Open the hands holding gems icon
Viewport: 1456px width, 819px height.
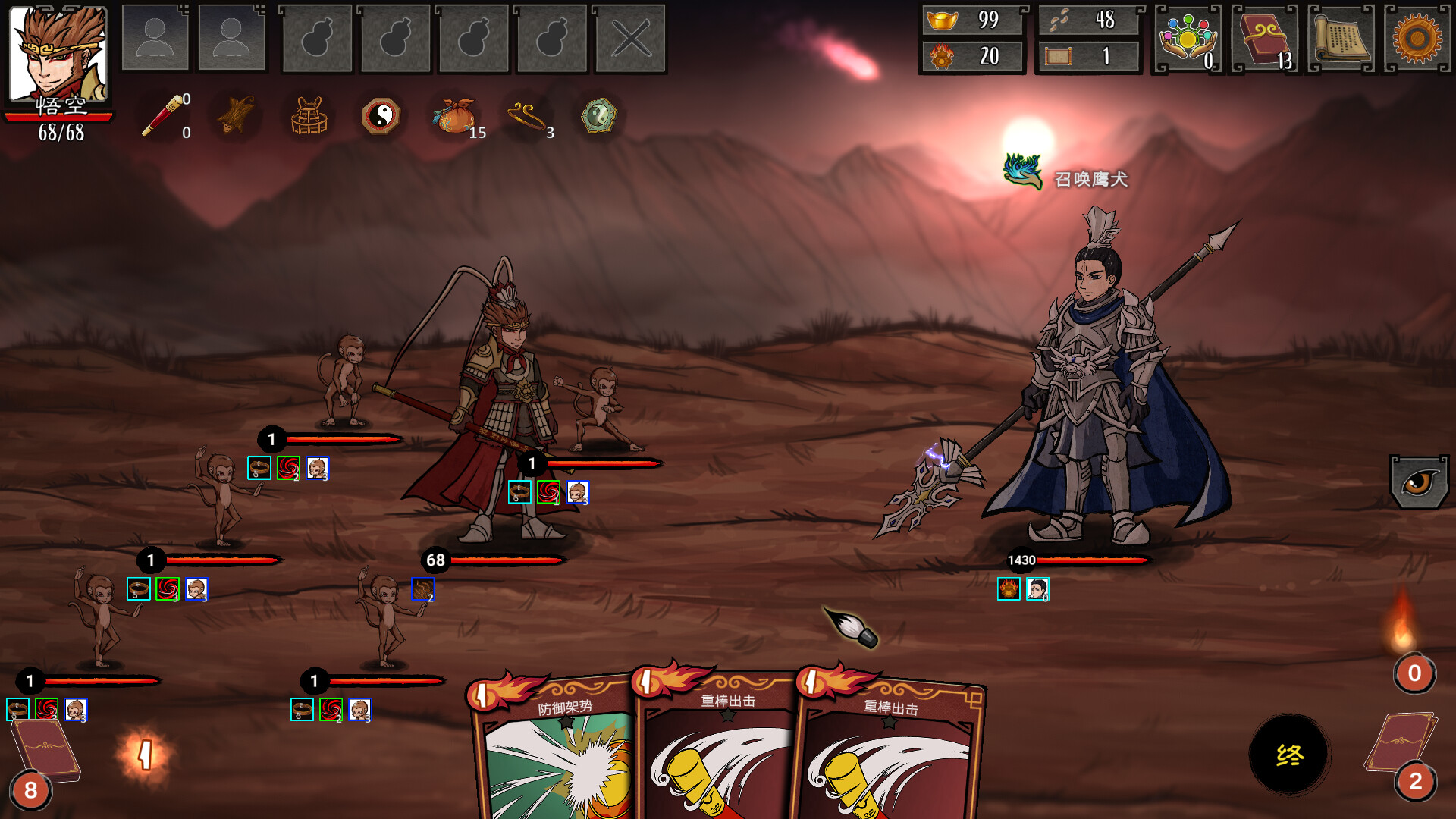(x=1188, y=39)
